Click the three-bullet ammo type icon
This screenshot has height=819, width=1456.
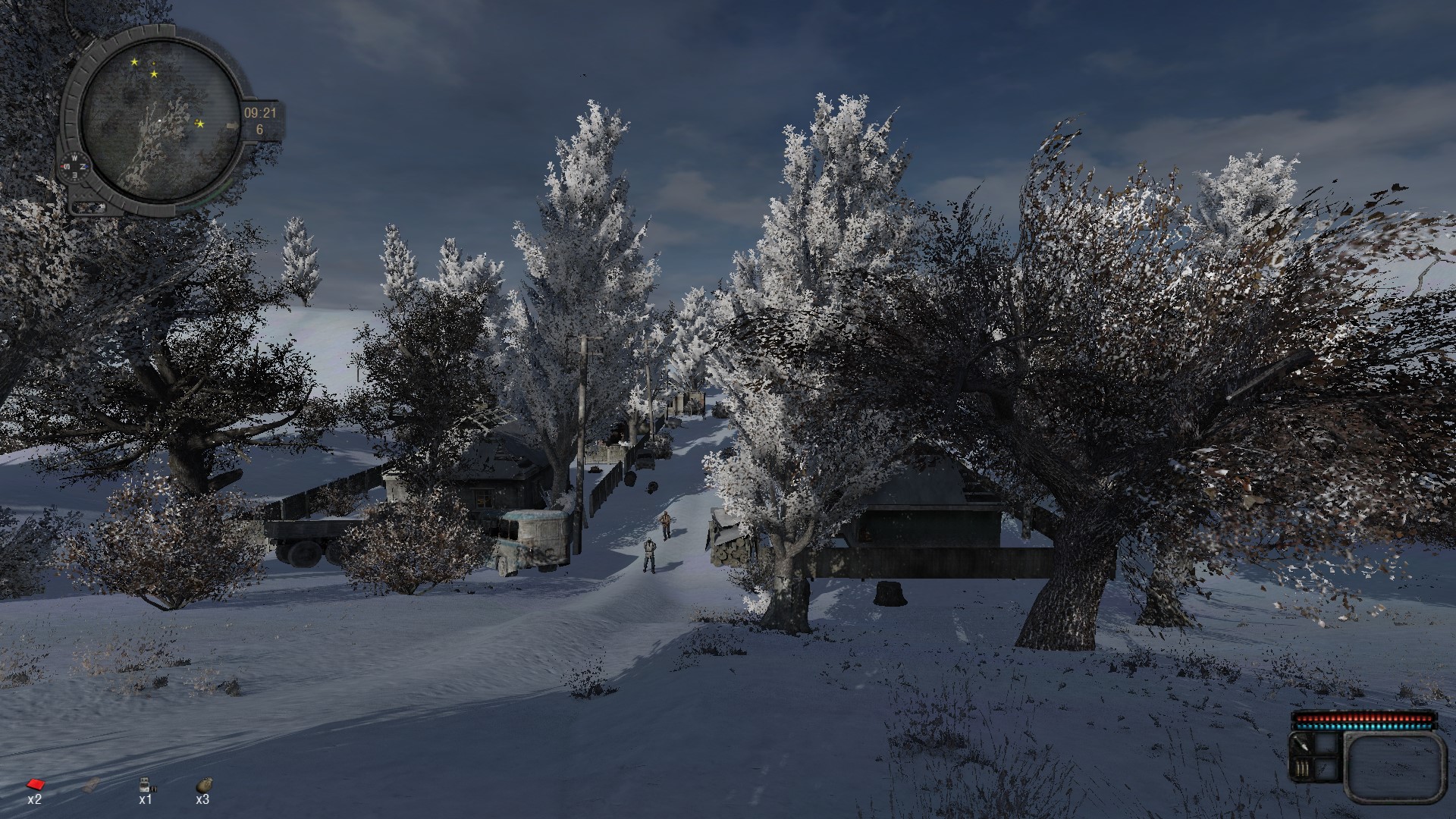click(x=1302, y=769)
